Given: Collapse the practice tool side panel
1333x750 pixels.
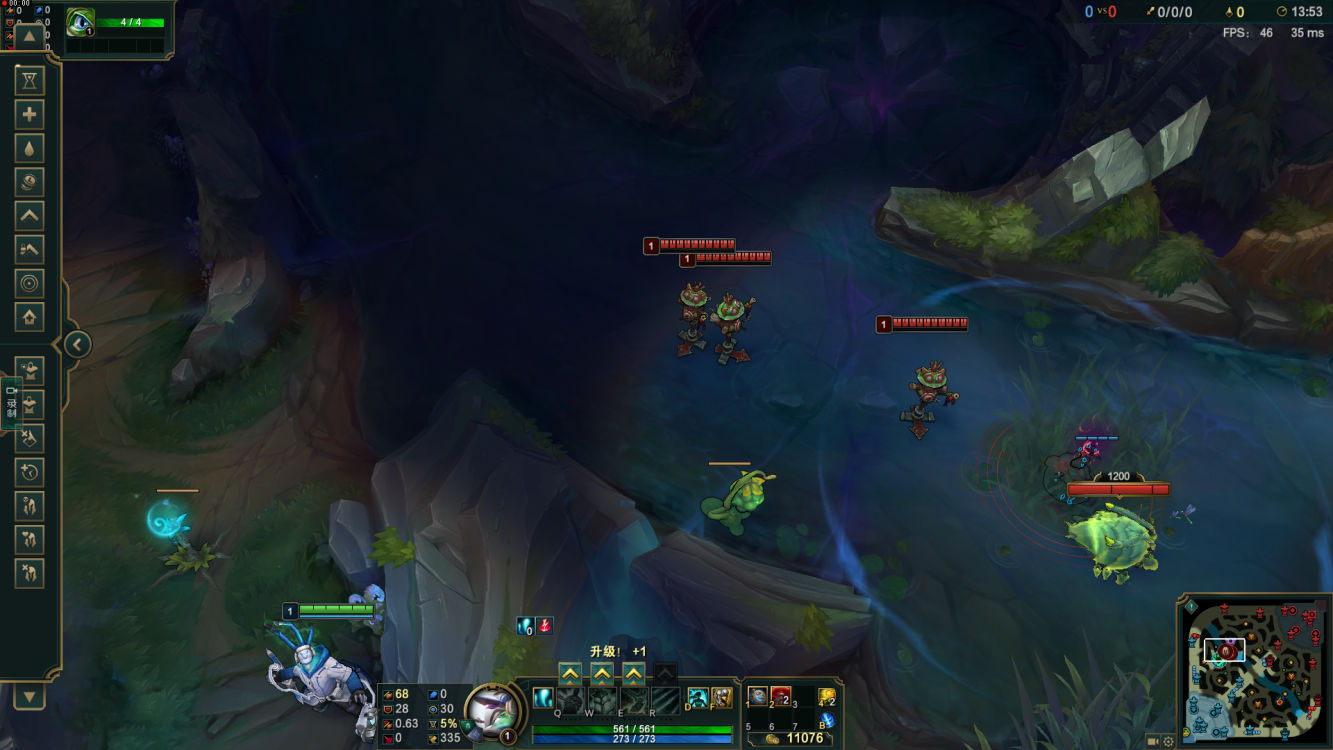Looking at the screenshot, I should tap(78, 345).
